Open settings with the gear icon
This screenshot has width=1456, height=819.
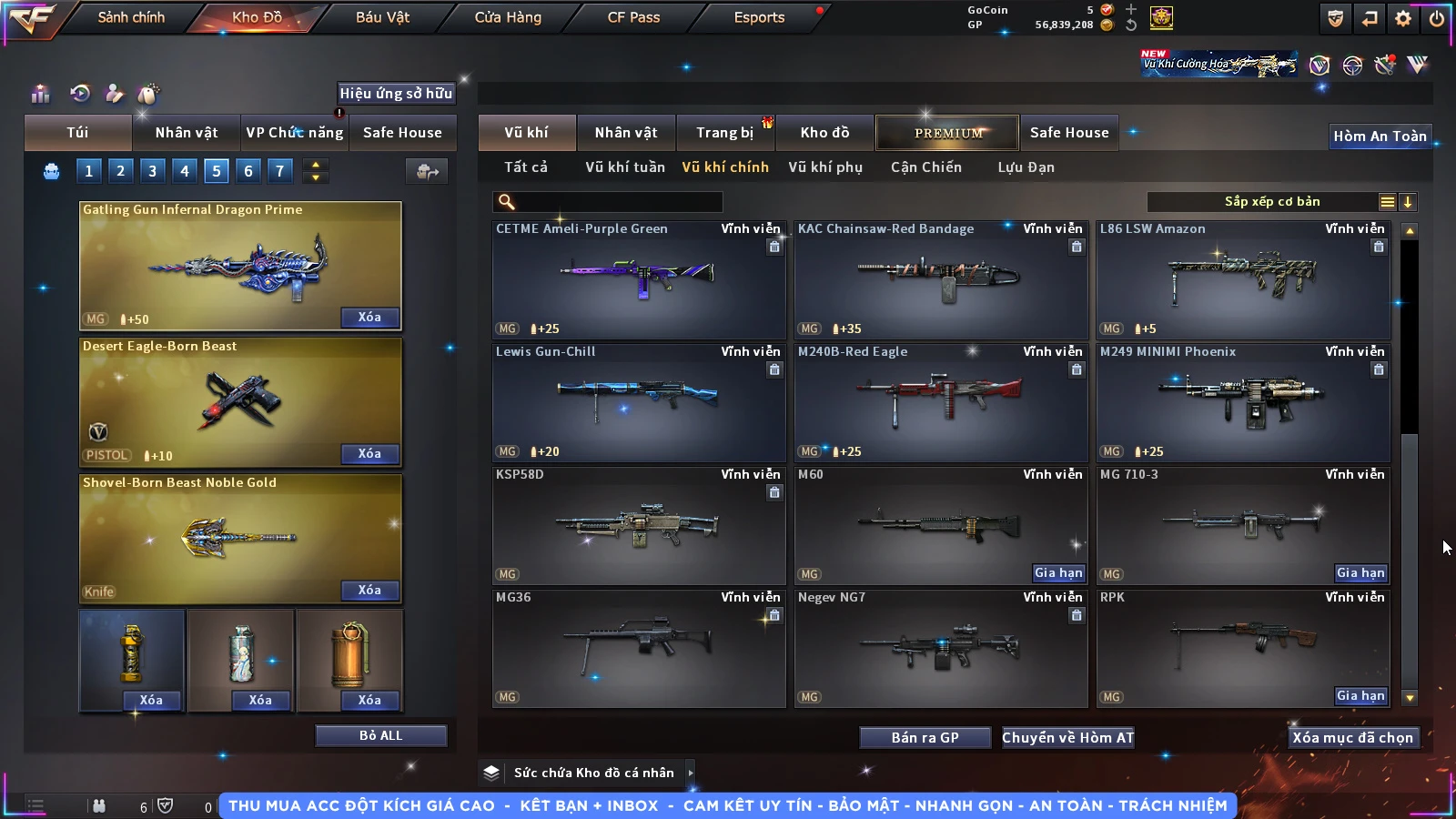tap(1403, 18)
